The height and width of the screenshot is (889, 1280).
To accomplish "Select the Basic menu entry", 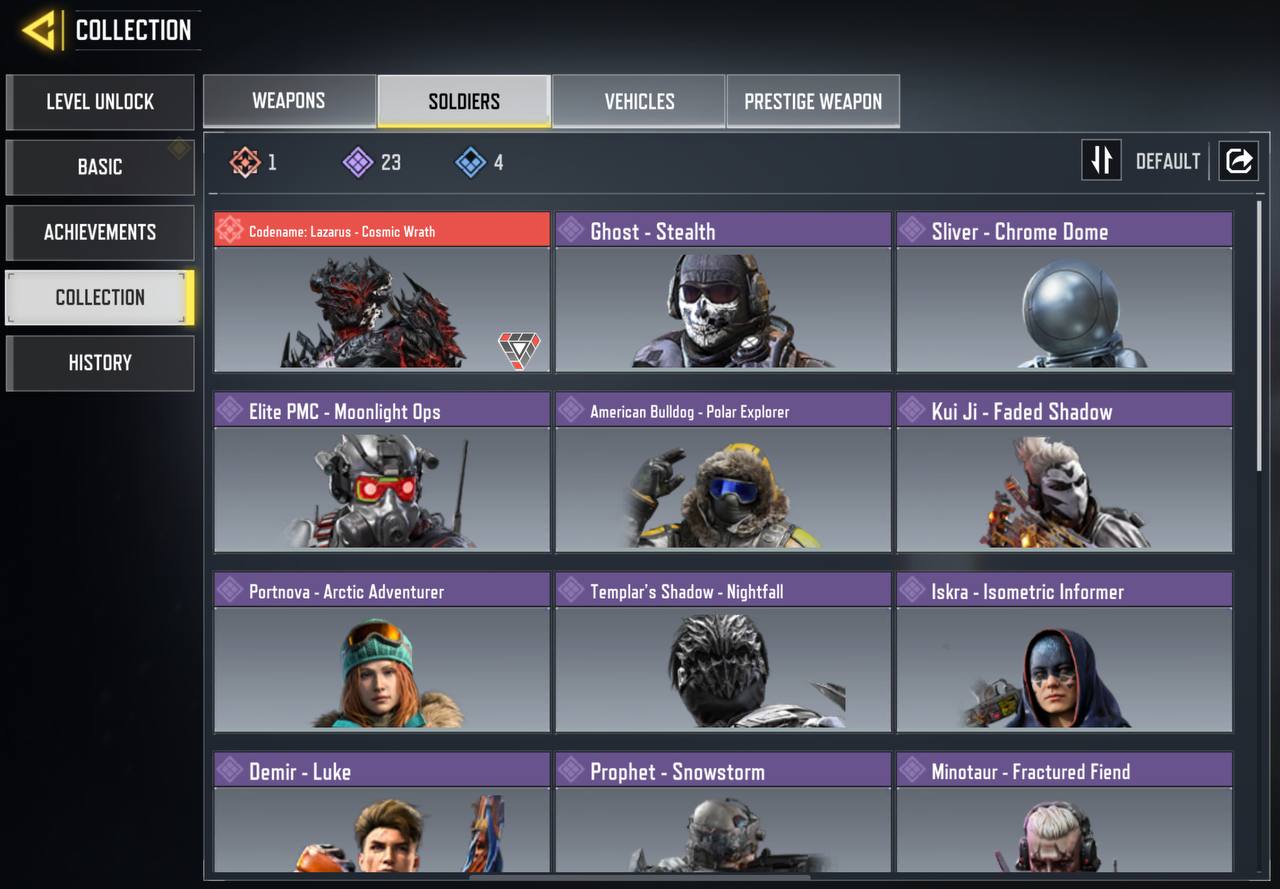I will click(100, 167).
